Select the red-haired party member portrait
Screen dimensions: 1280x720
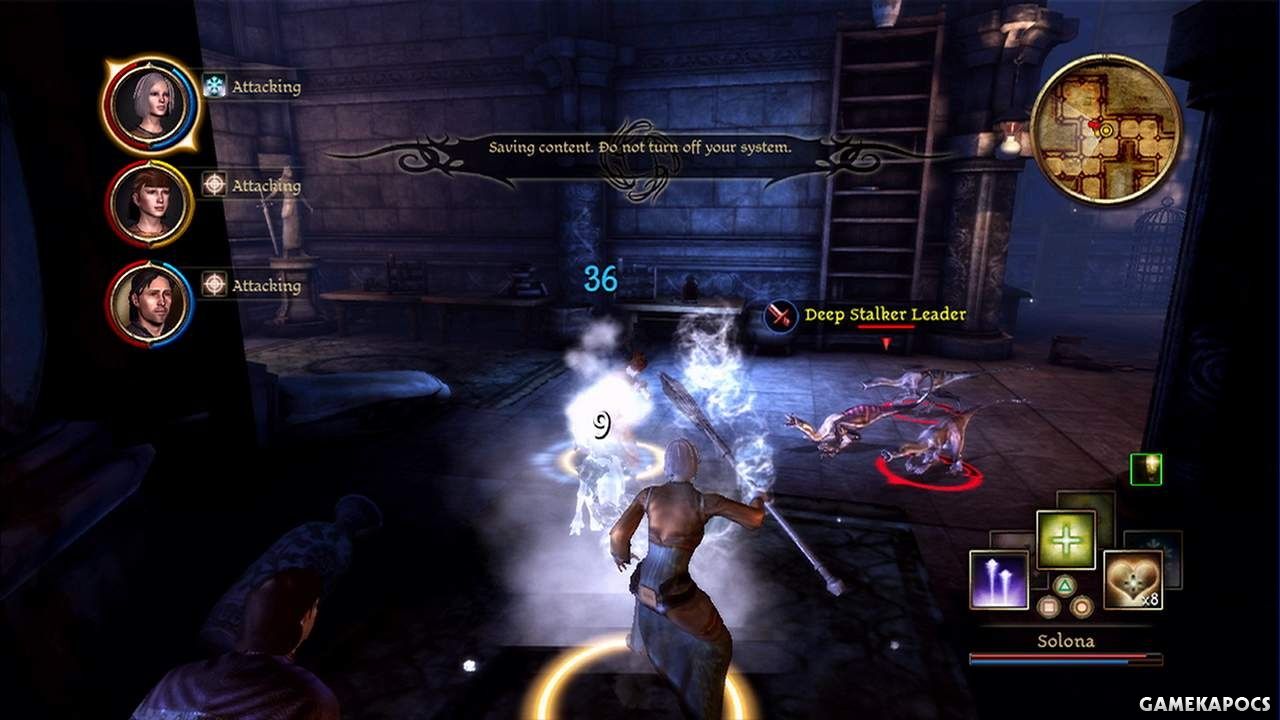(150, 203)
